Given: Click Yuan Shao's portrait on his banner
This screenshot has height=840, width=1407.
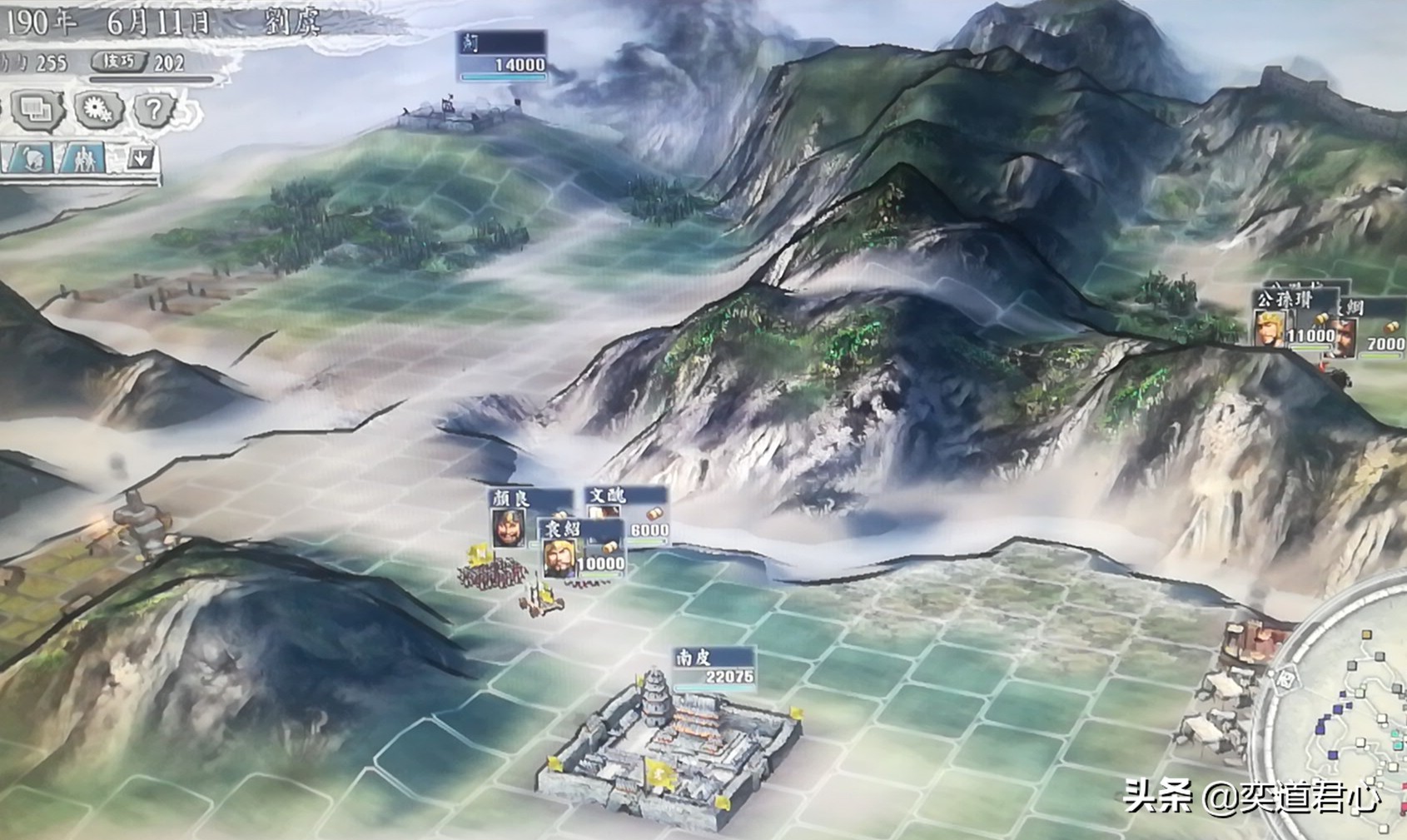Looking at the screenshot, I should [x=558, y=559].
